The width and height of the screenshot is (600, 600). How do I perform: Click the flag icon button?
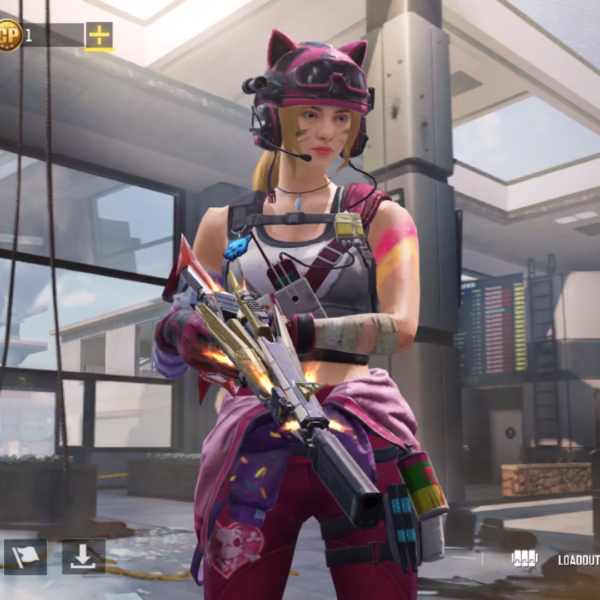(25, 556)
